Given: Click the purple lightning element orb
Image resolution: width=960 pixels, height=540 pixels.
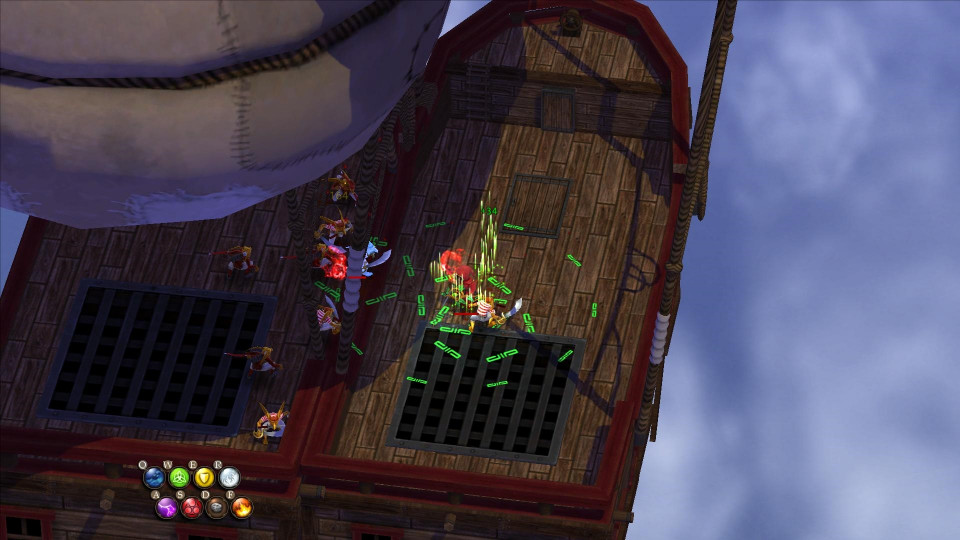Looking at the screenshot, I should (166, 507).
